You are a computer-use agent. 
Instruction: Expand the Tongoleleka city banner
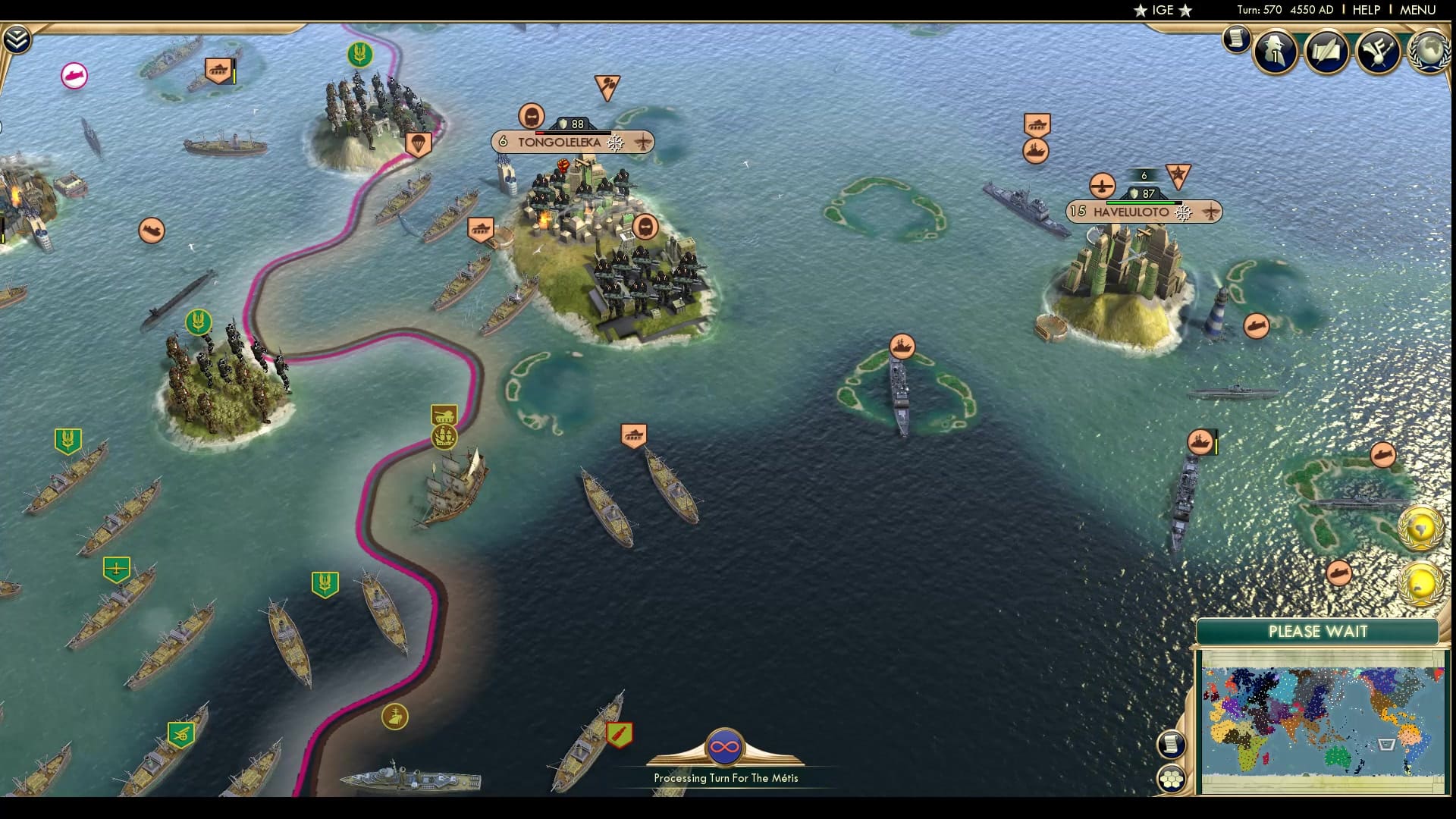pos(561,142)
